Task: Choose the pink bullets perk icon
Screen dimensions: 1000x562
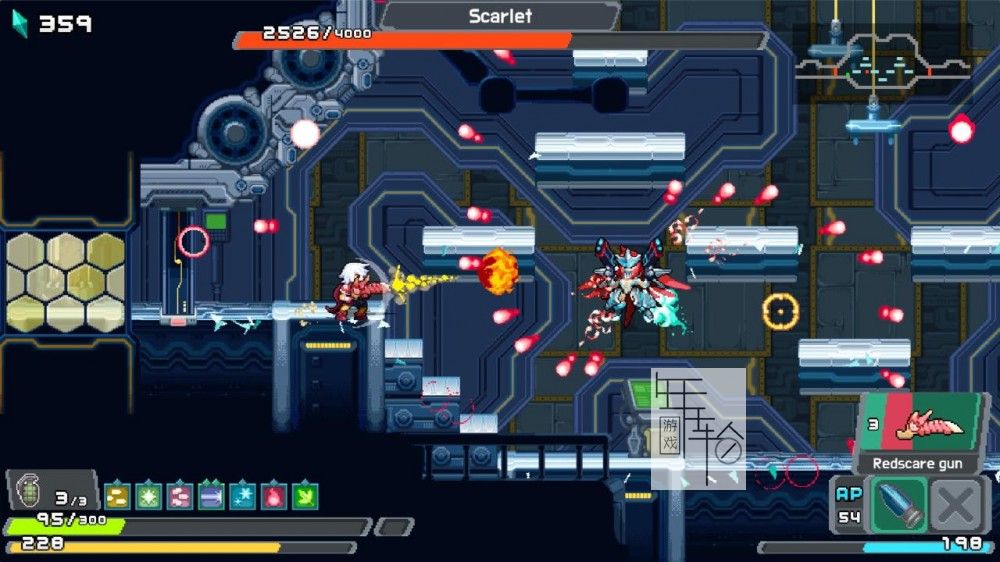Action: (x=180, y=496)
